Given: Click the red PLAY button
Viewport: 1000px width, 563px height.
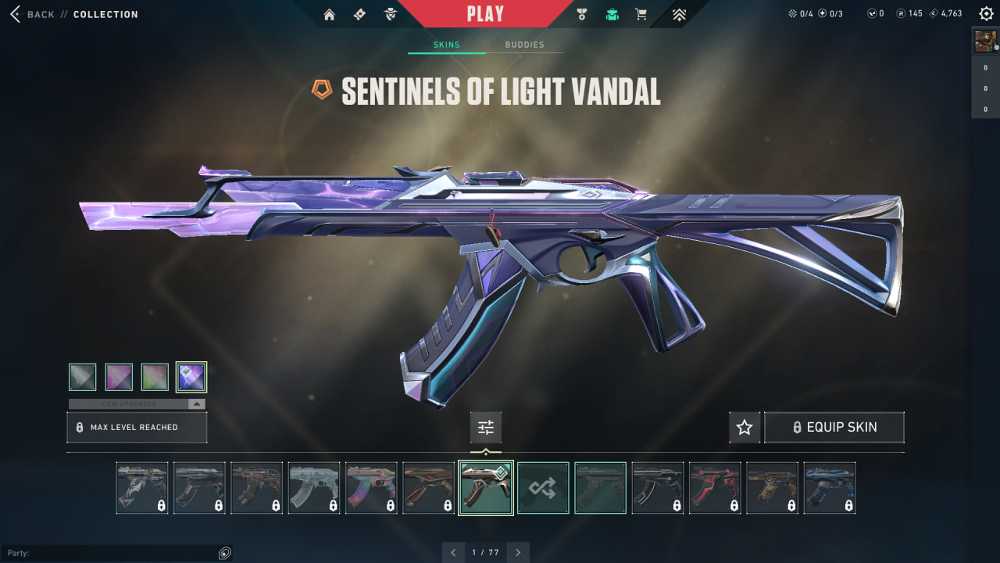Looking at the screenshot, I should (486, 14).
